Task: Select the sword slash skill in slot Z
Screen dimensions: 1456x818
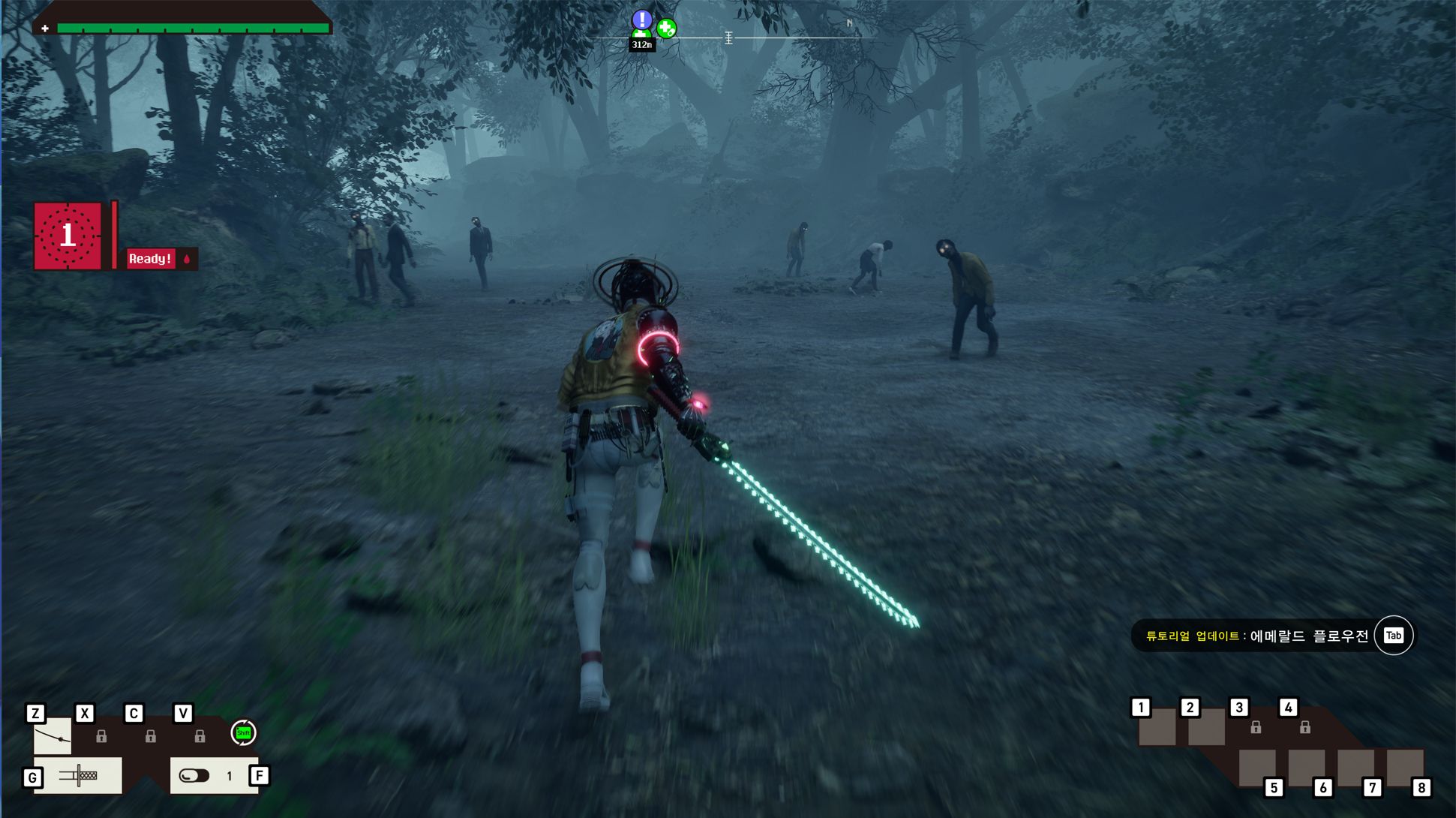Action: pos(53,736)
